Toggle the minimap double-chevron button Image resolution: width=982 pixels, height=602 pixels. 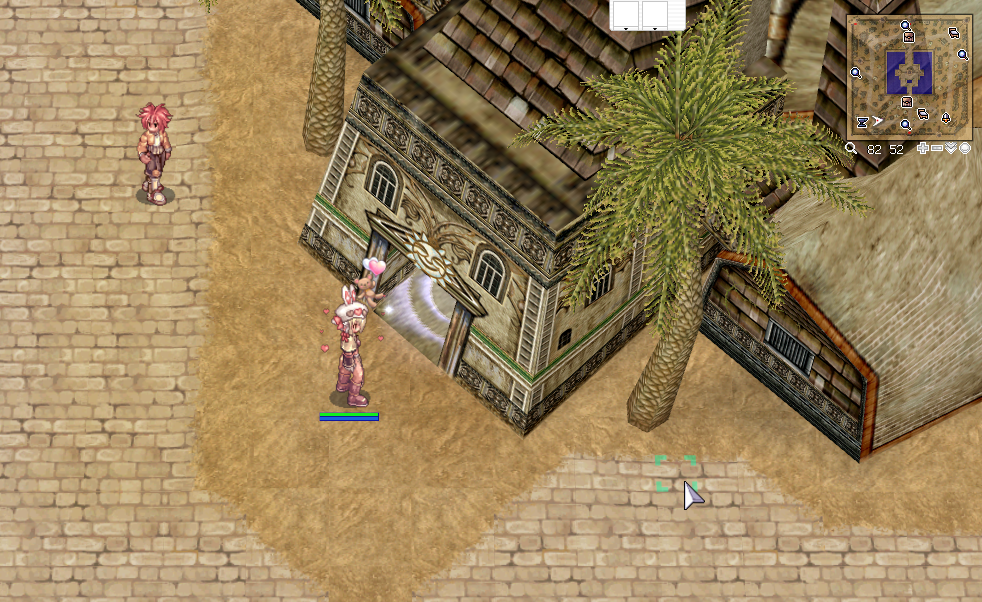pos(951,148)
